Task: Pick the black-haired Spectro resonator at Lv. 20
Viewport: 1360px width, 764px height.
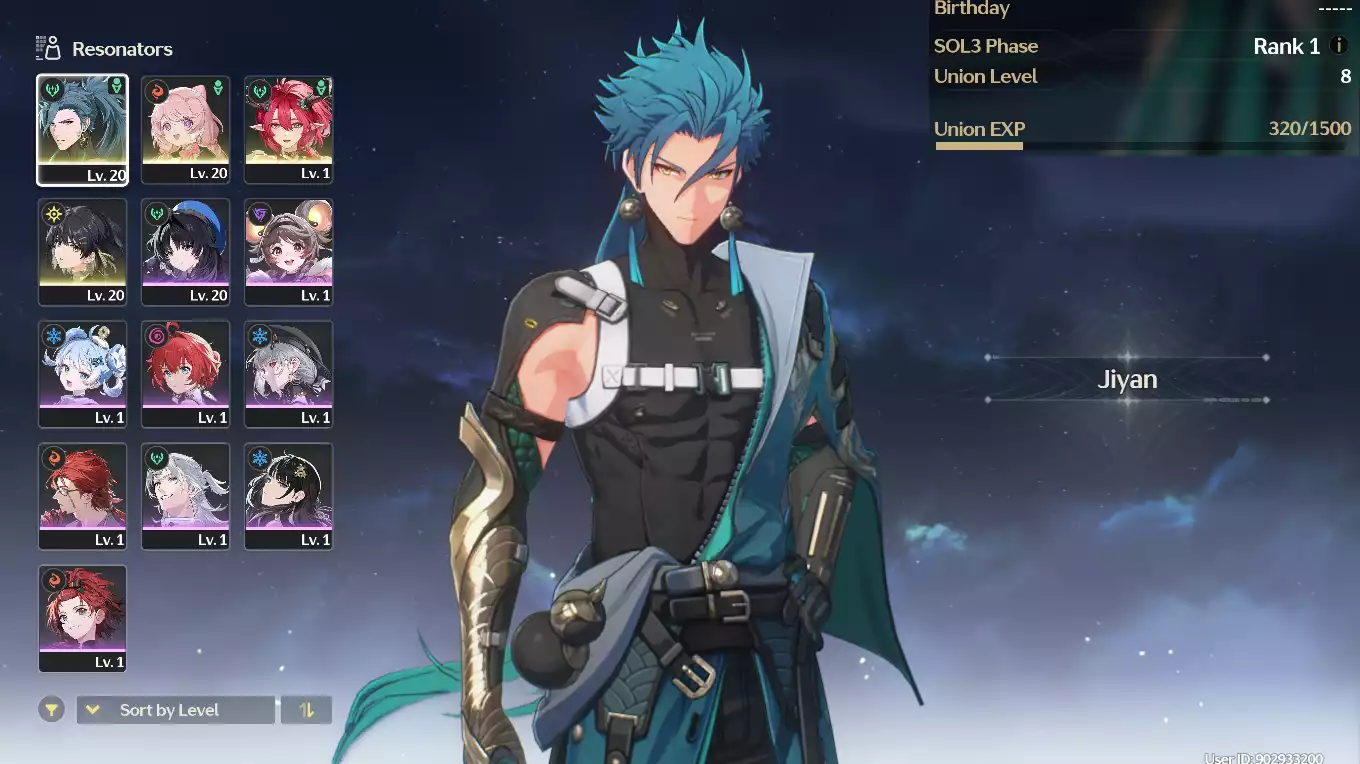Action: (x=82, y=252)
